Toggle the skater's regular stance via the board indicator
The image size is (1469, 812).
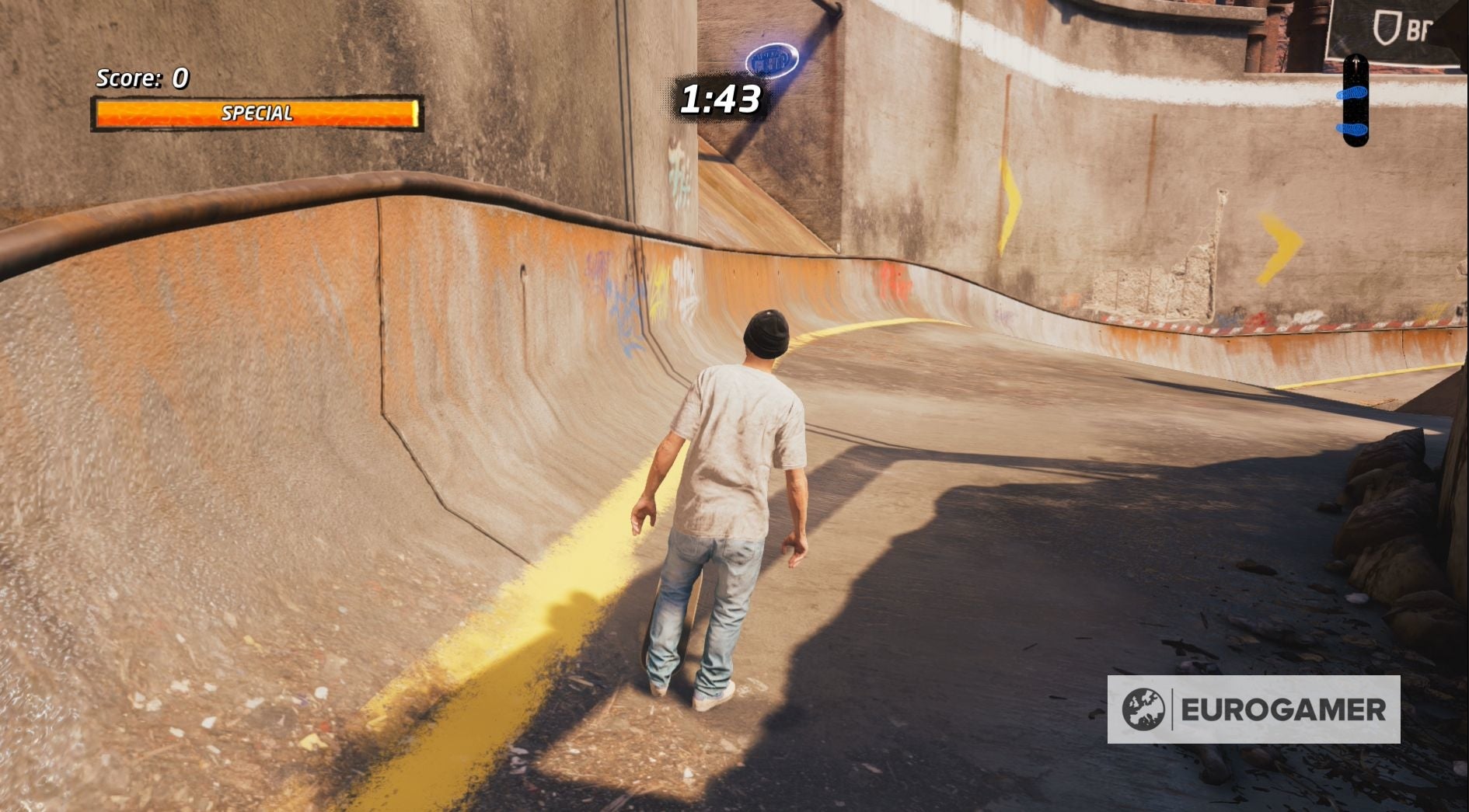coord(1356,101)
